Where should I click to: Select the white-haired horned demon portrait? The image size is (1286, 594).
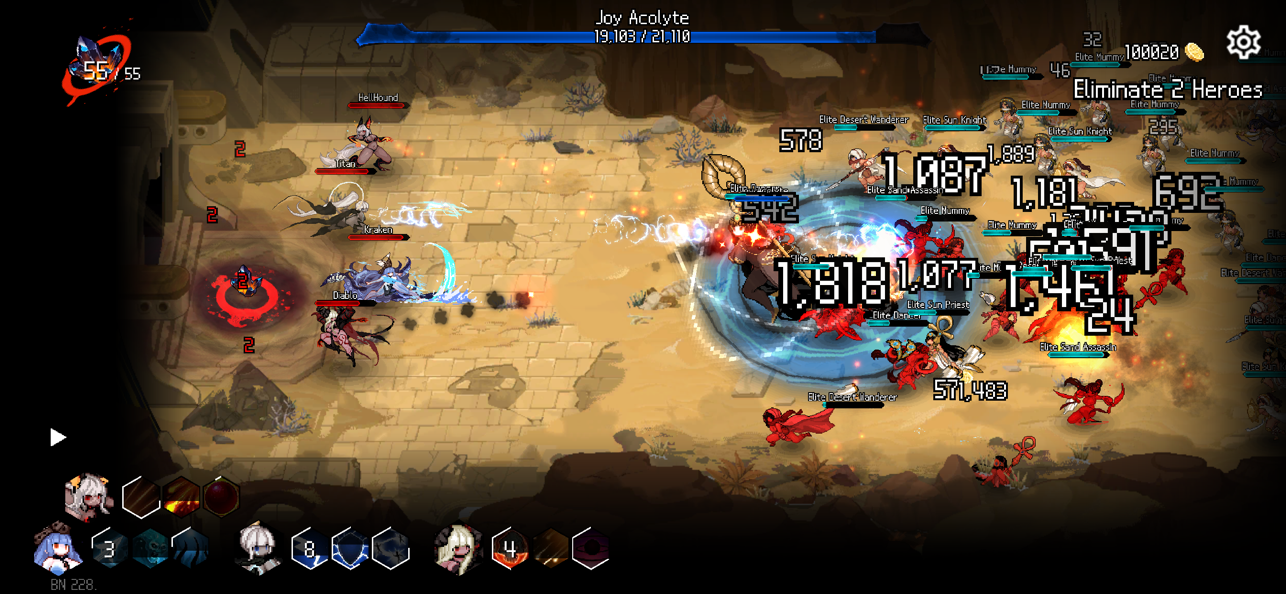(88, 496)
